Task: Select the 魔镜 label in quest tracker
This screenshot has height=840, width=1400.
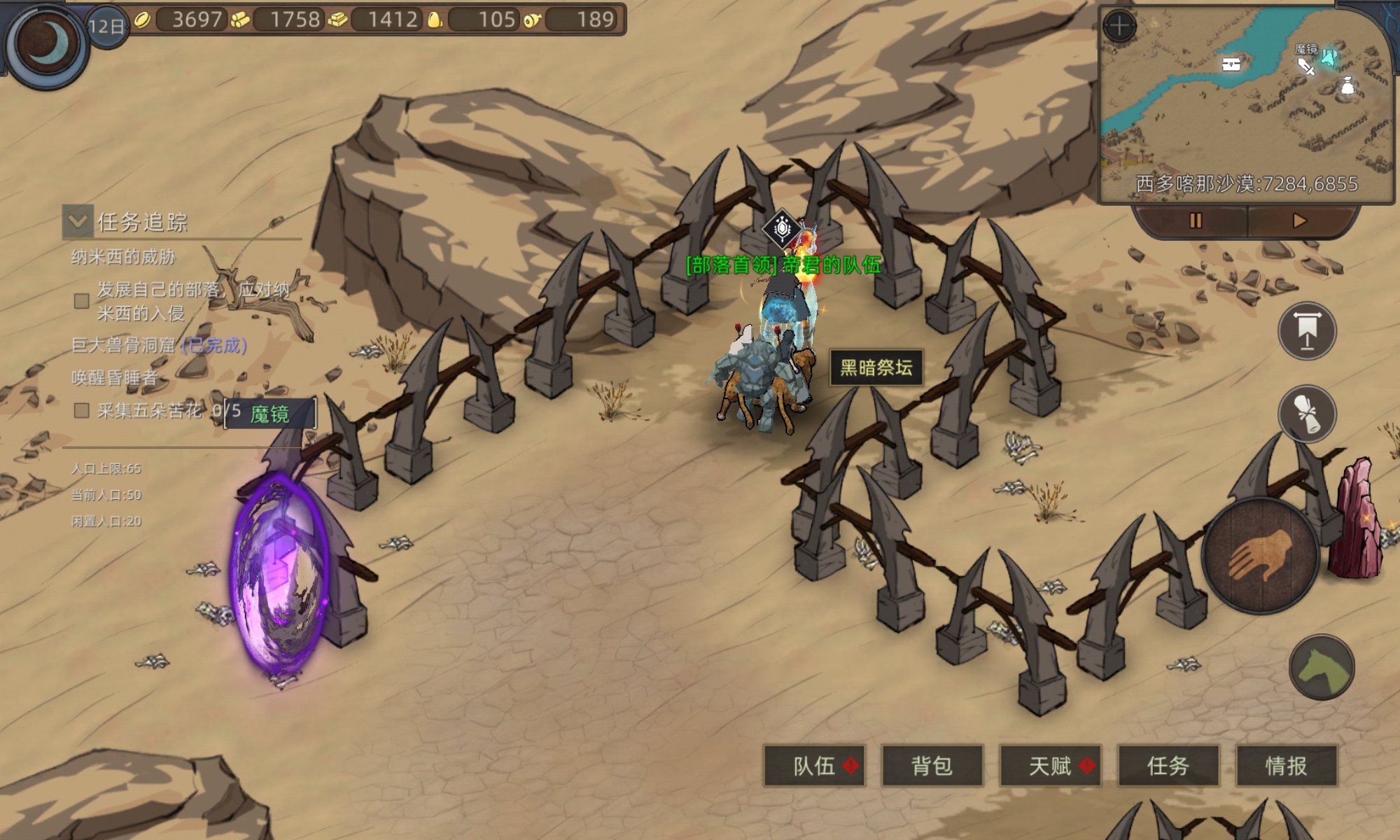Action: pos(270,414)
